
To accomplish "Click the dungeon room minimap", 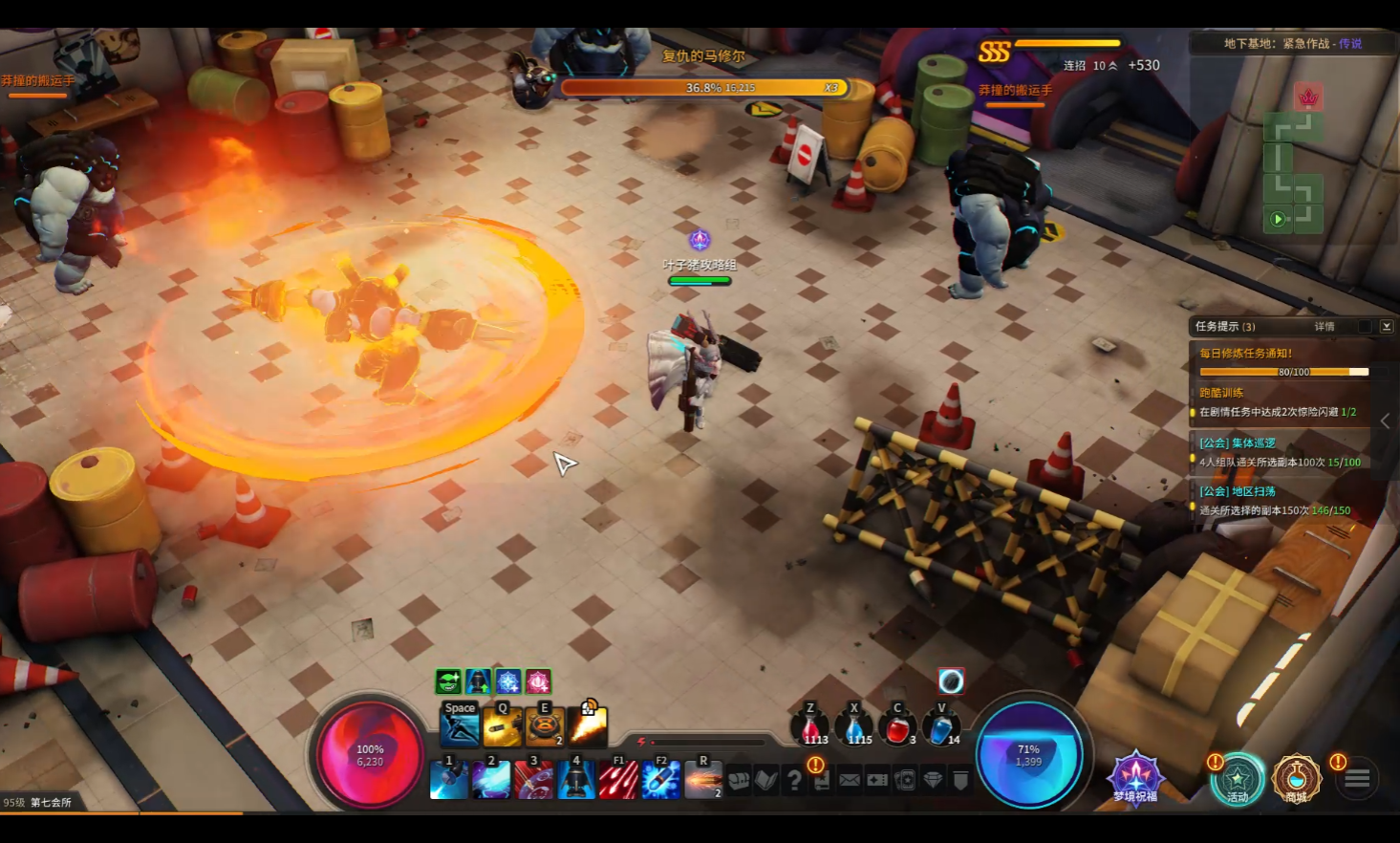I will (x=1294, y=173).
